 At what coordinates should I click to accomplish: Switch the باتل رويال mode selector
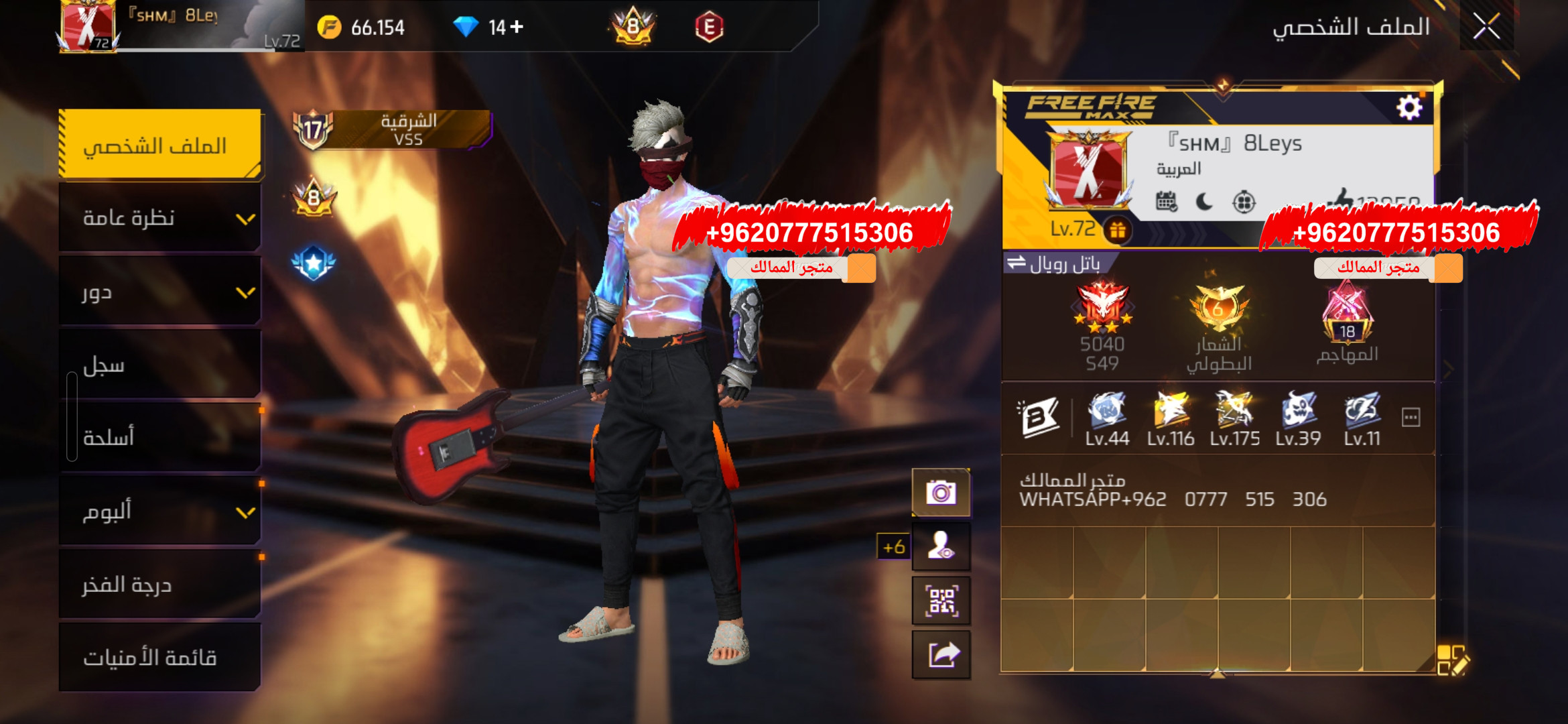[1055, 263]
